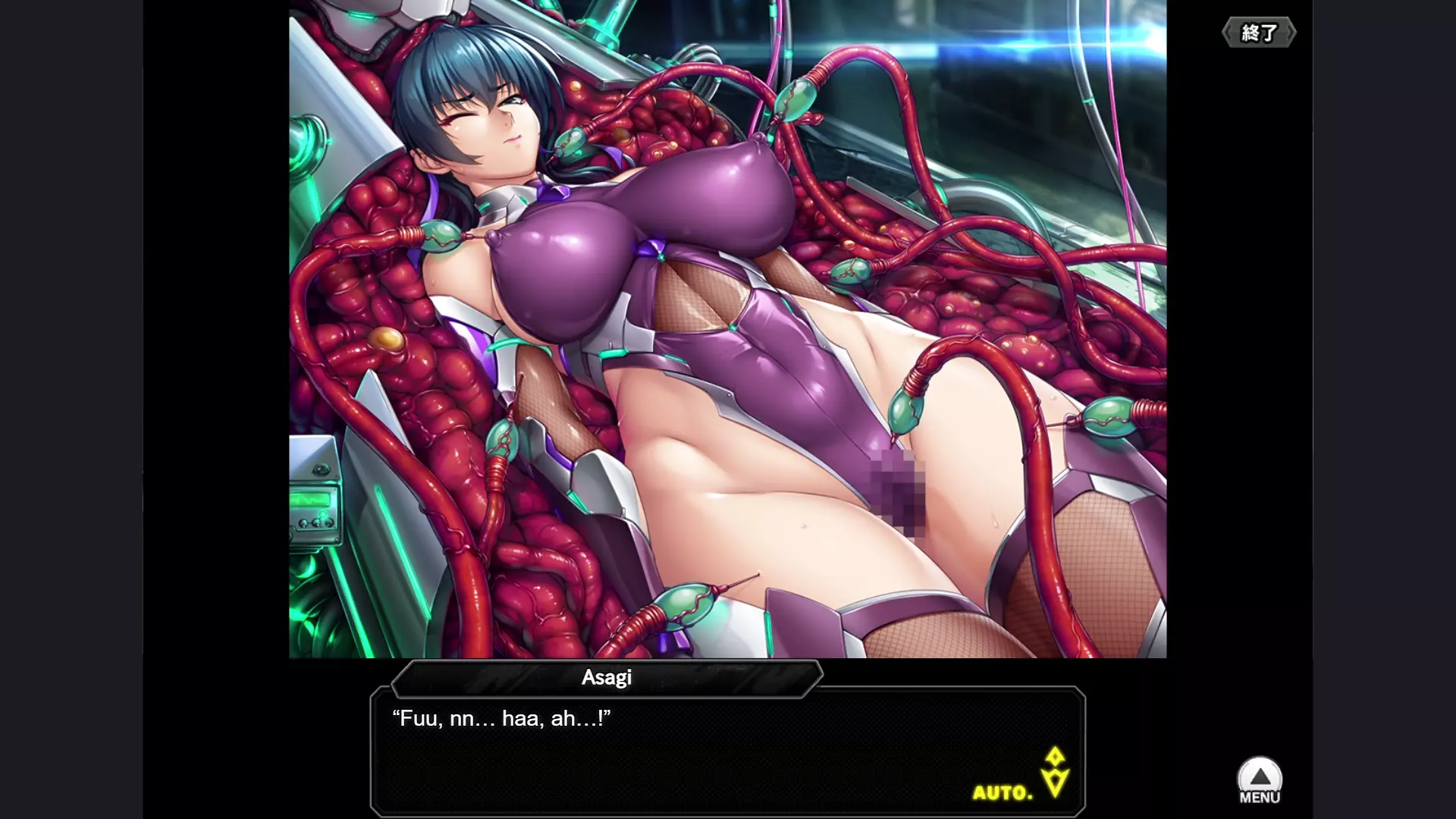This screenshot has height=819, width=1456.
Task: Toggle AUTO text advance mode
Action: point(1003,792)
